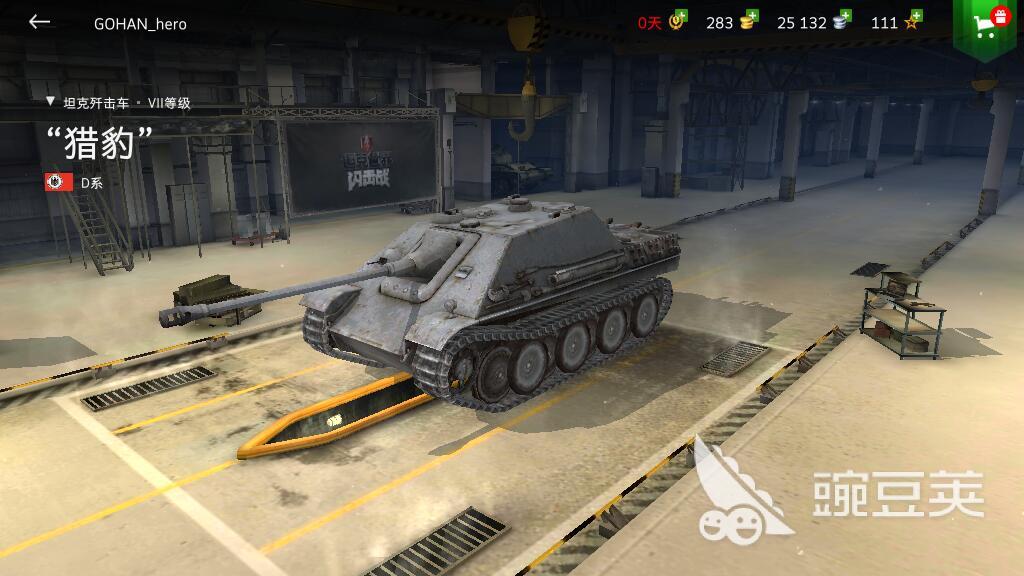Go back using the arrow button
Image resolution: width=1024 pixels, height=576 pixels.
coord(39,22)
